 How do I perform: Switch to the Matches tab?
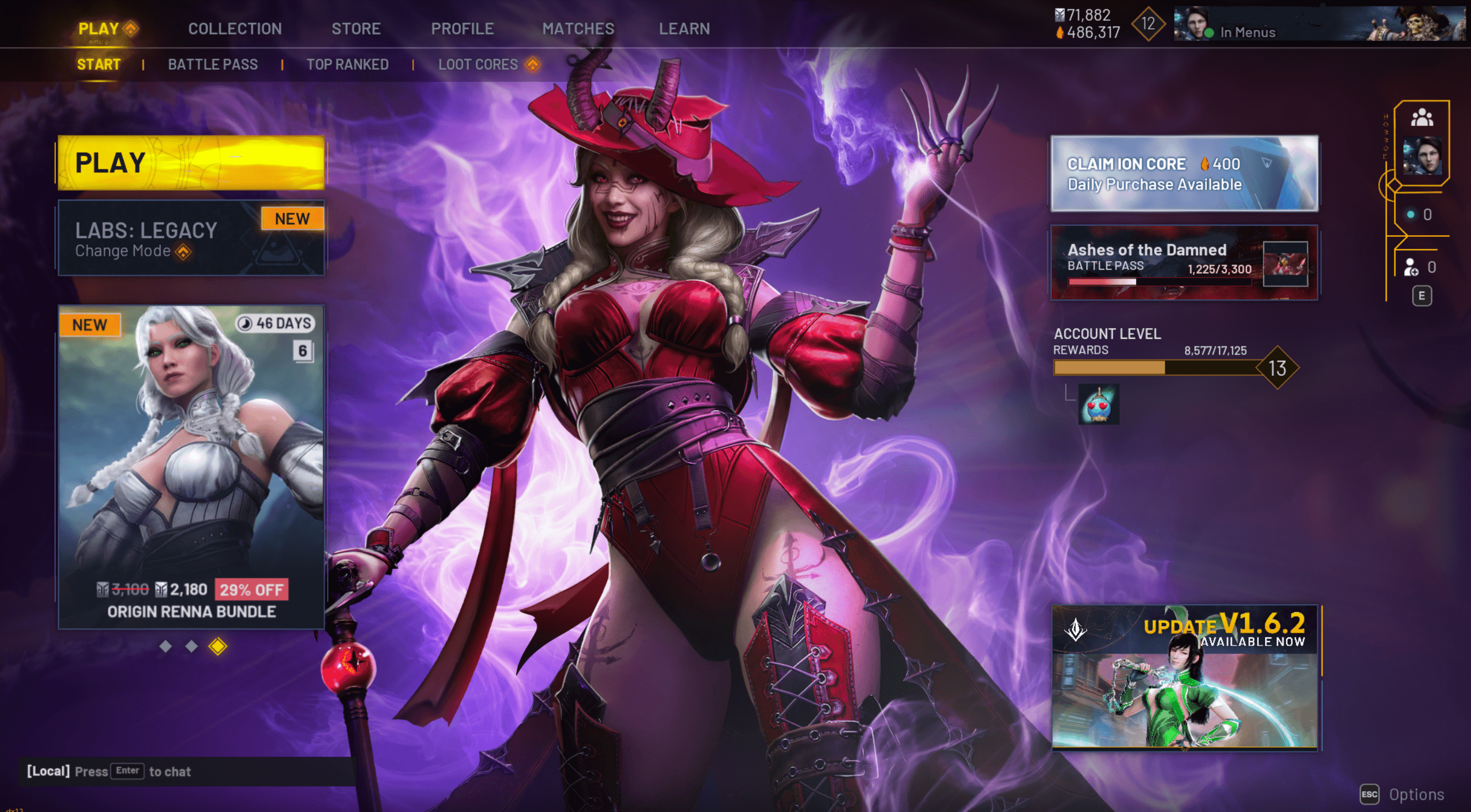[x=578, y=29]
